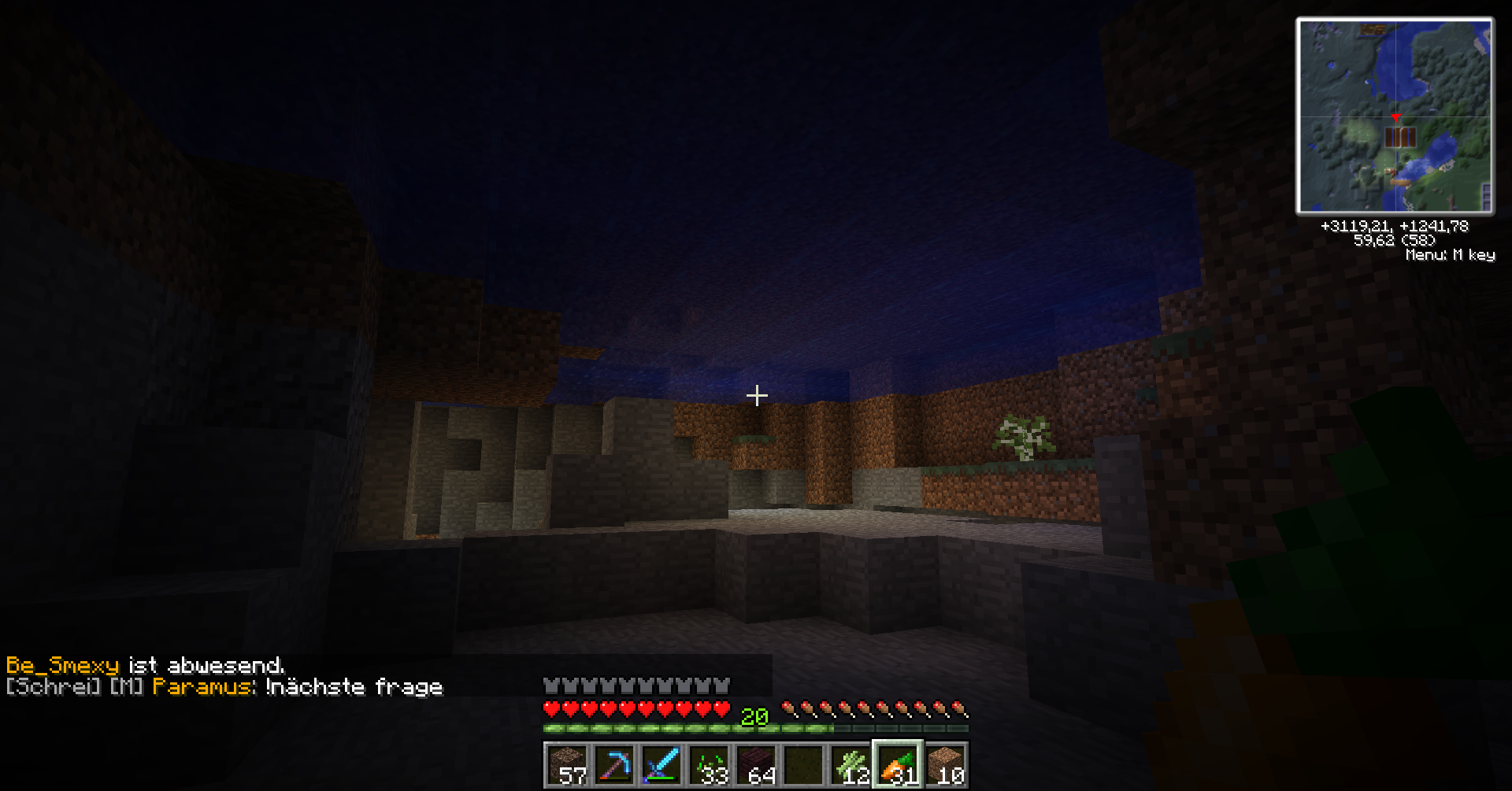Image resolution: width=1512 pixels, height=791 pixels.
Task: Pick the nether brick stack of 64
Action: coord(756,765)
